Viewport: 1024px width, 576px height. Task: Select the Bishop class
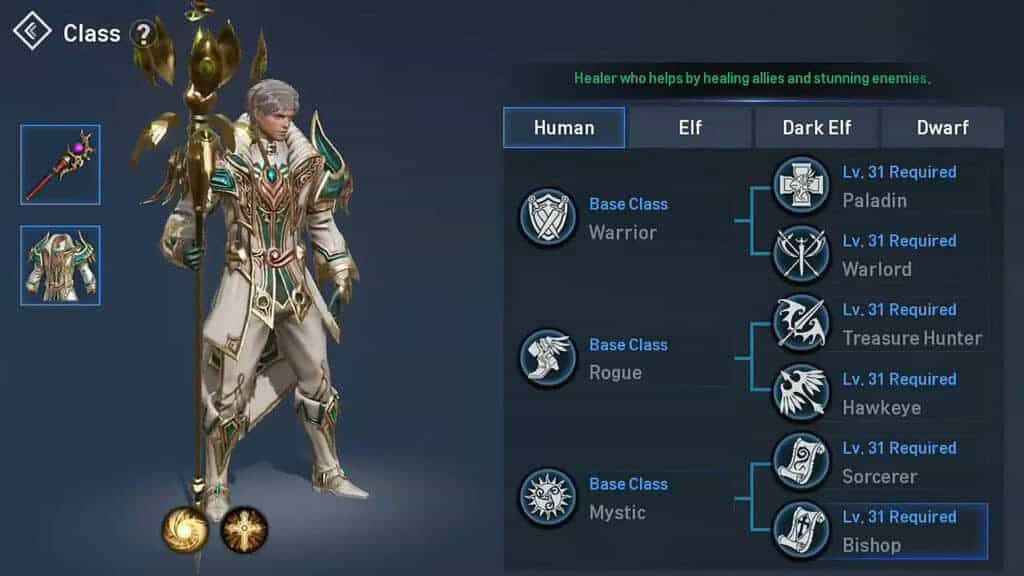coord(801,531)
